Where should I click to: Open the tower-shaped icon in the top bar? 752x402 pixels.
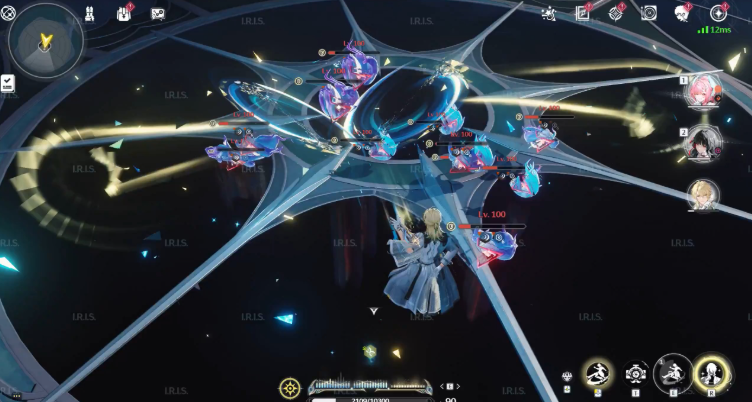pos(89,13)
